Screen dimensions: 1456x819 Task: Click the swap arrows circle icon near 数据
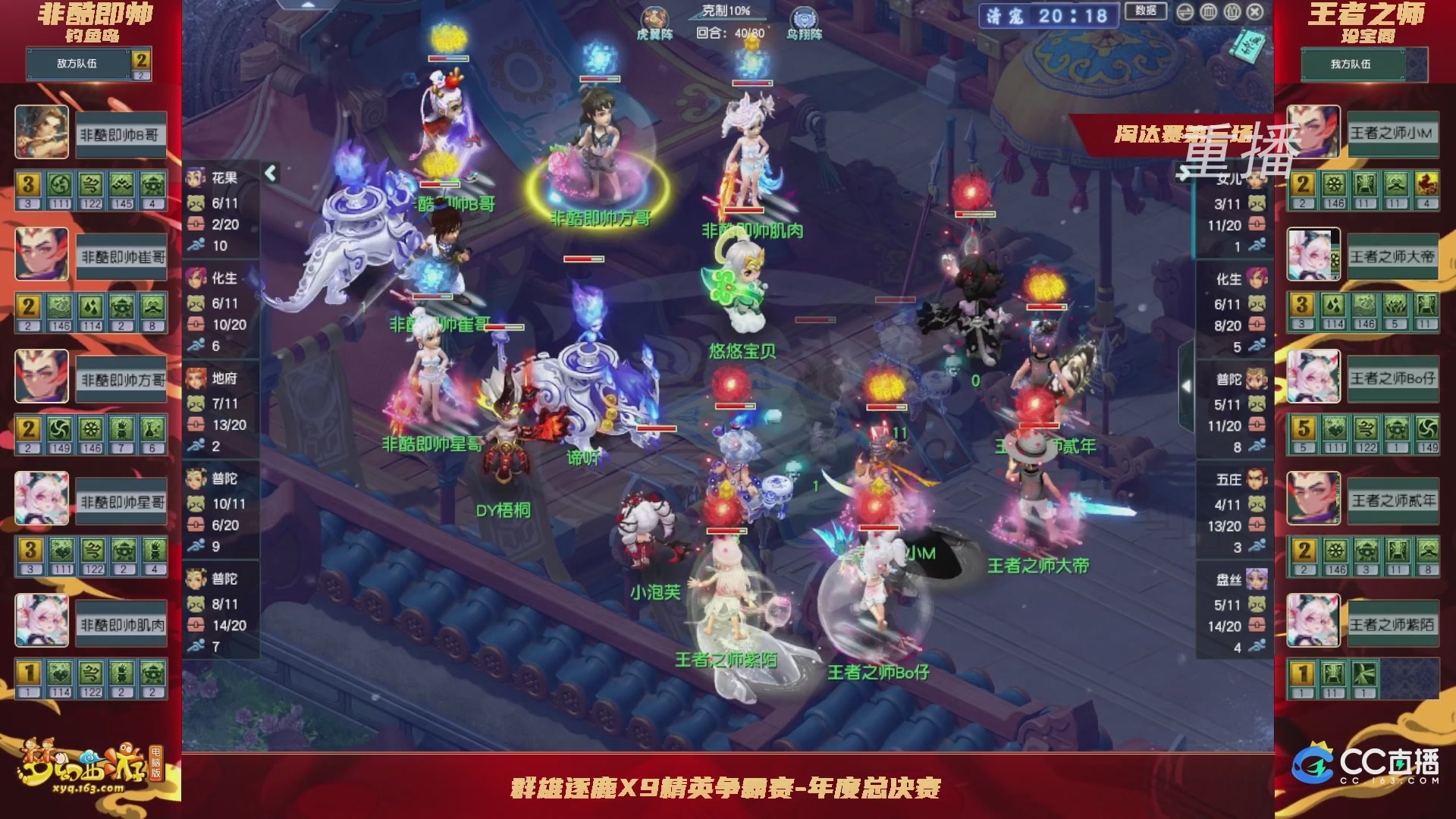tap(1185, 11)
